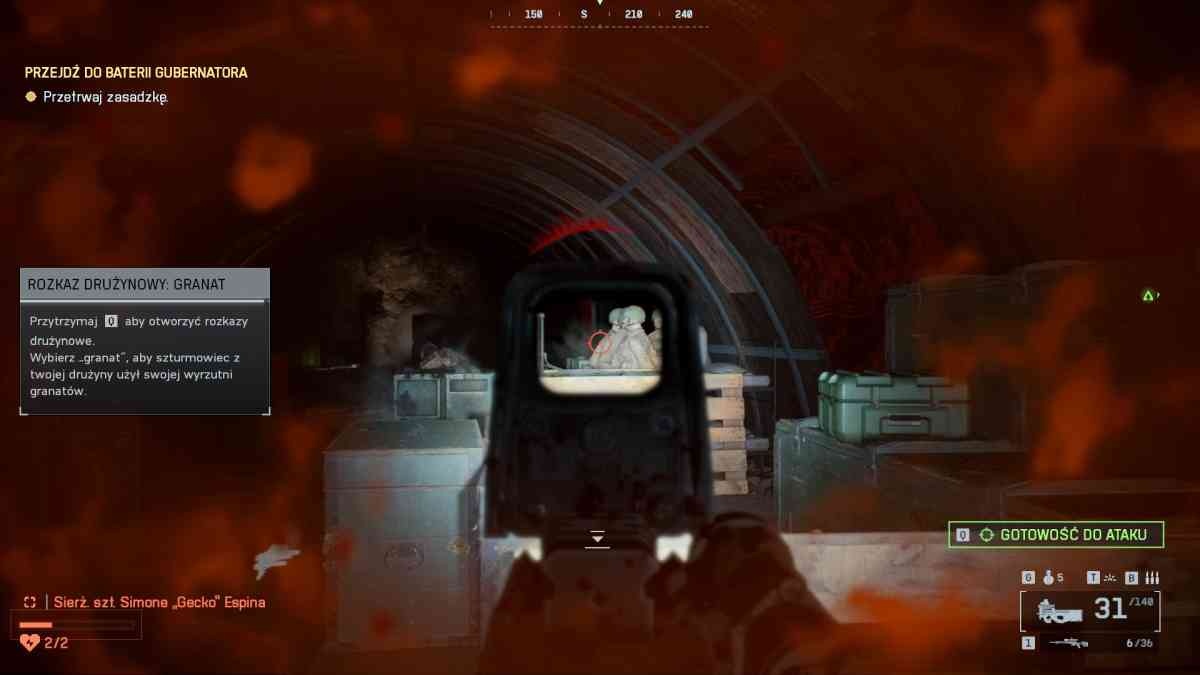This screenshot has height=675, width=1200.
Task: Select the green squadmate marker icon
Action: pos(1149,295)
